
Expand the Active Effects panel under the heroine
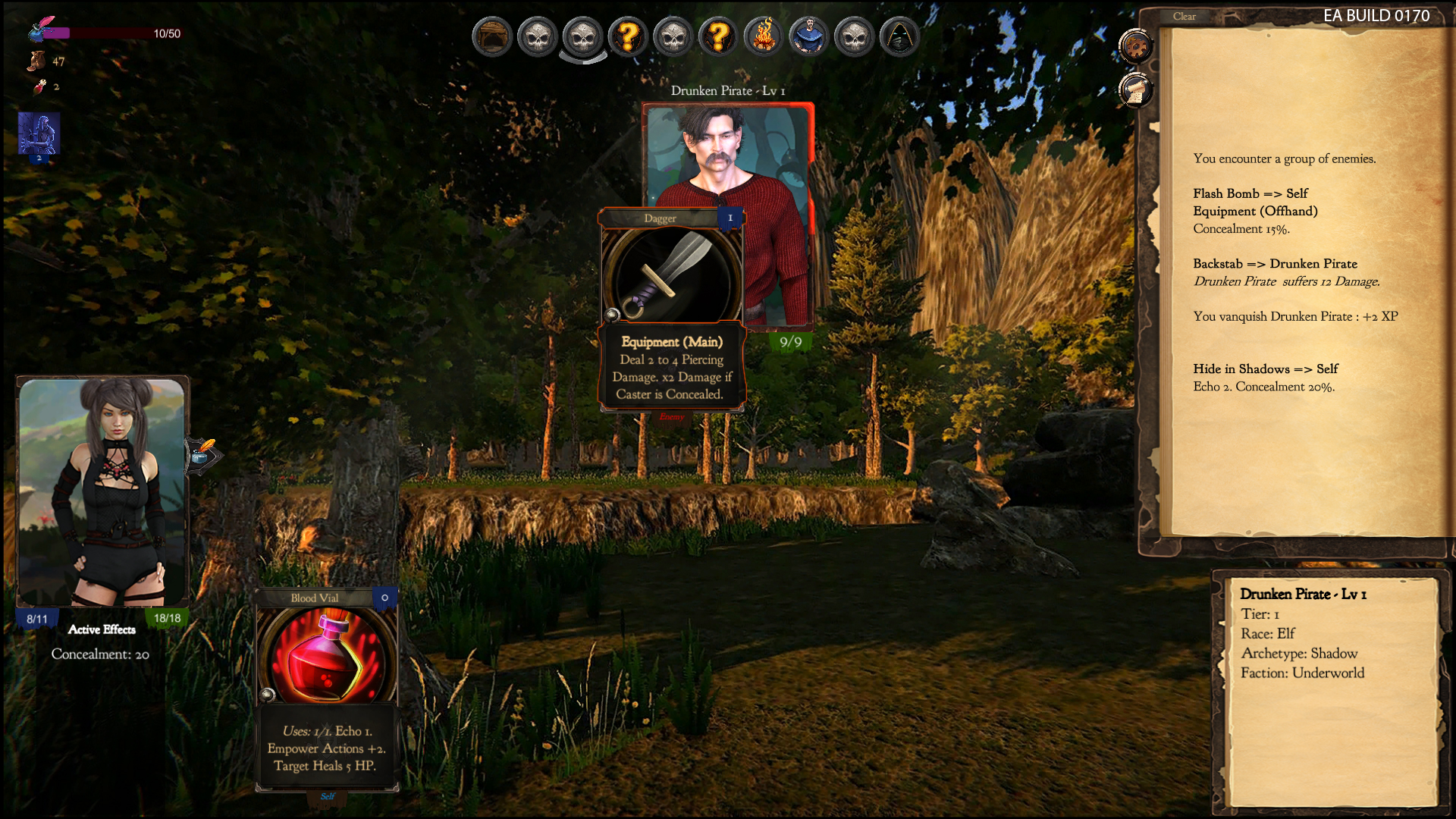[102, 629]
